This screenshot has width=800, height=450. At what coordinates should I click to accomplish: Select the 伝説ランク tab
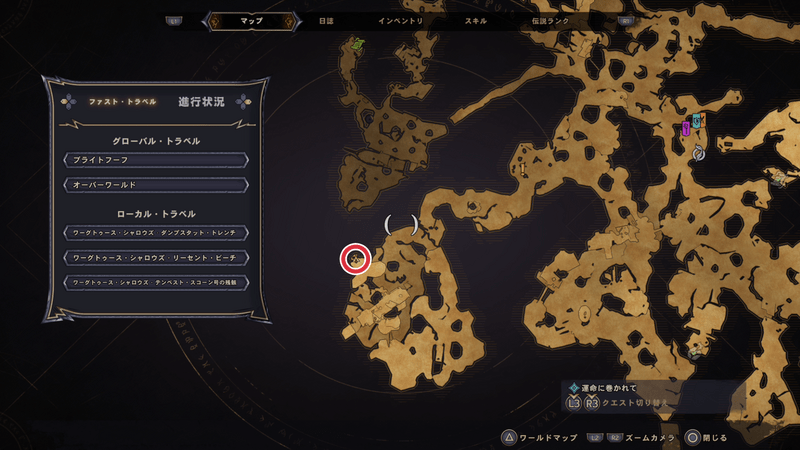(x=550, y=21)
